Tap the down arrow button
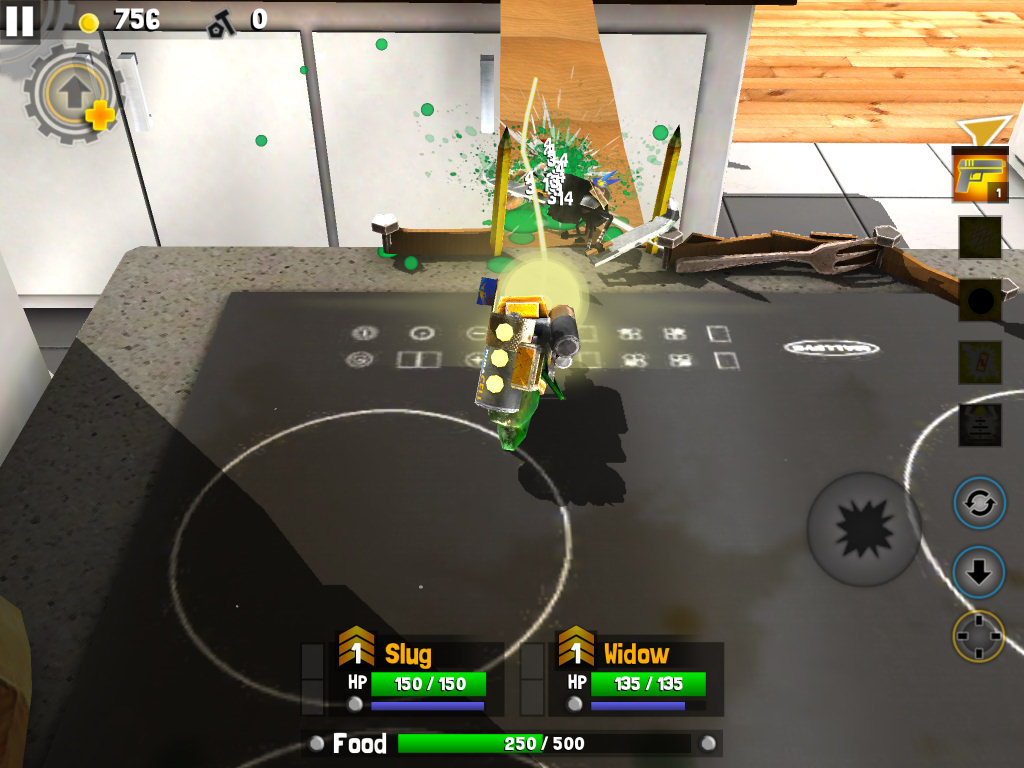 pyautogui.click(x=978, y=572)
